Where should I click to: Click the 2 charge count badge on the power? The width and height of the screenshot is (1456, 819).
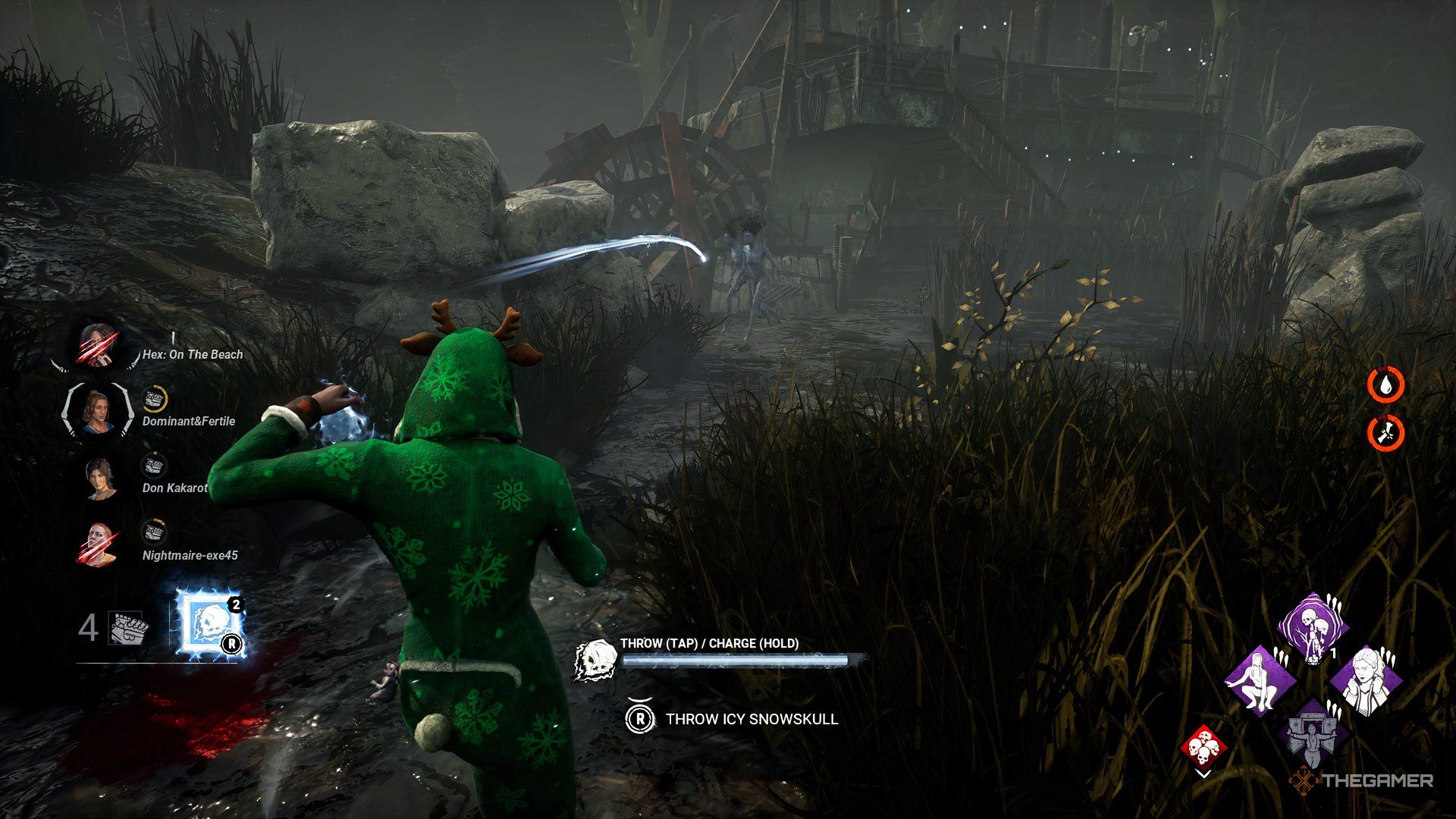coord(237,604)
